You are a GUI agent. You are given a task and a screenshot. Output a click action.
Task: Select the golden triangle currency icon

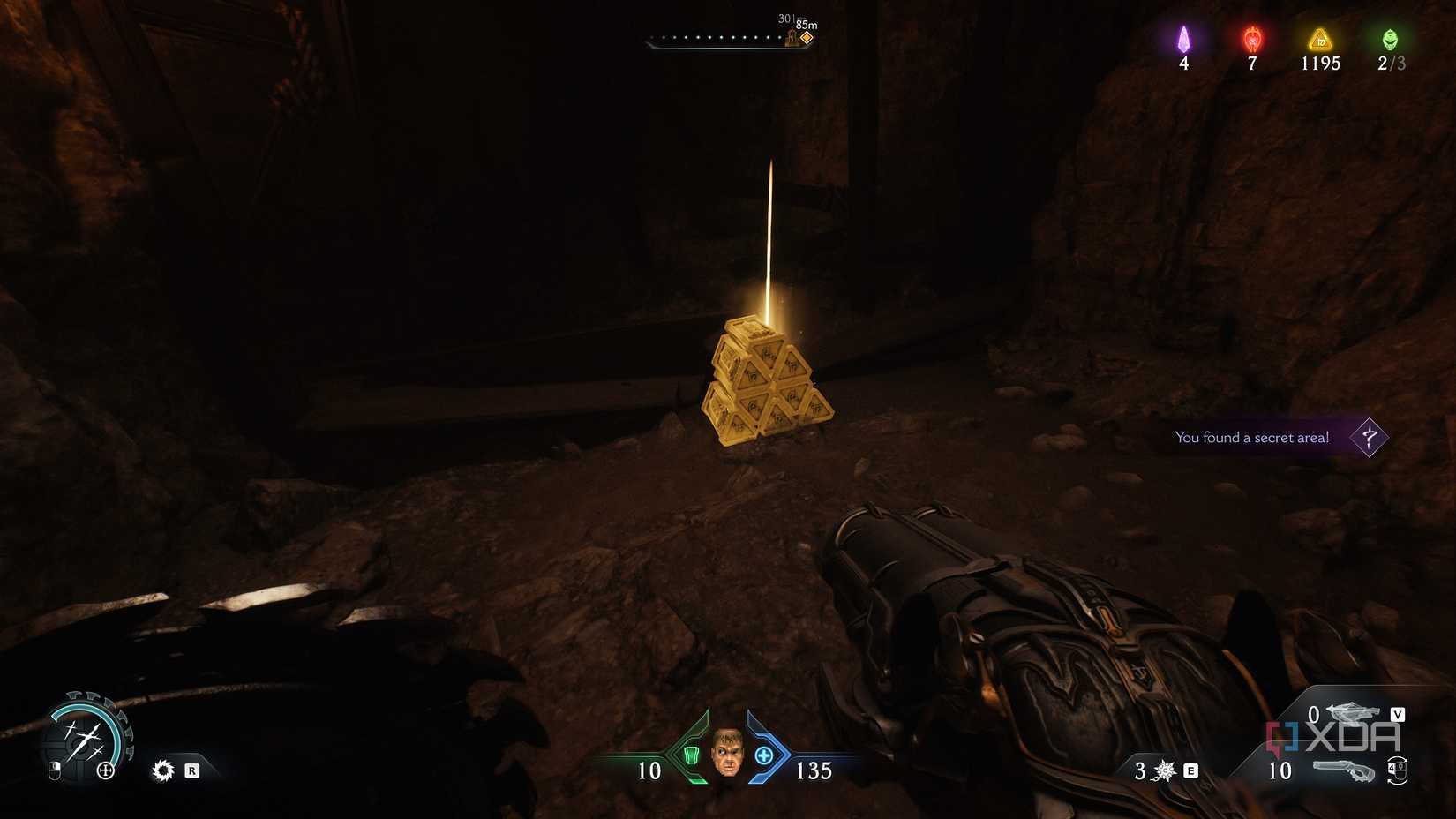[x=1318, y=39]
